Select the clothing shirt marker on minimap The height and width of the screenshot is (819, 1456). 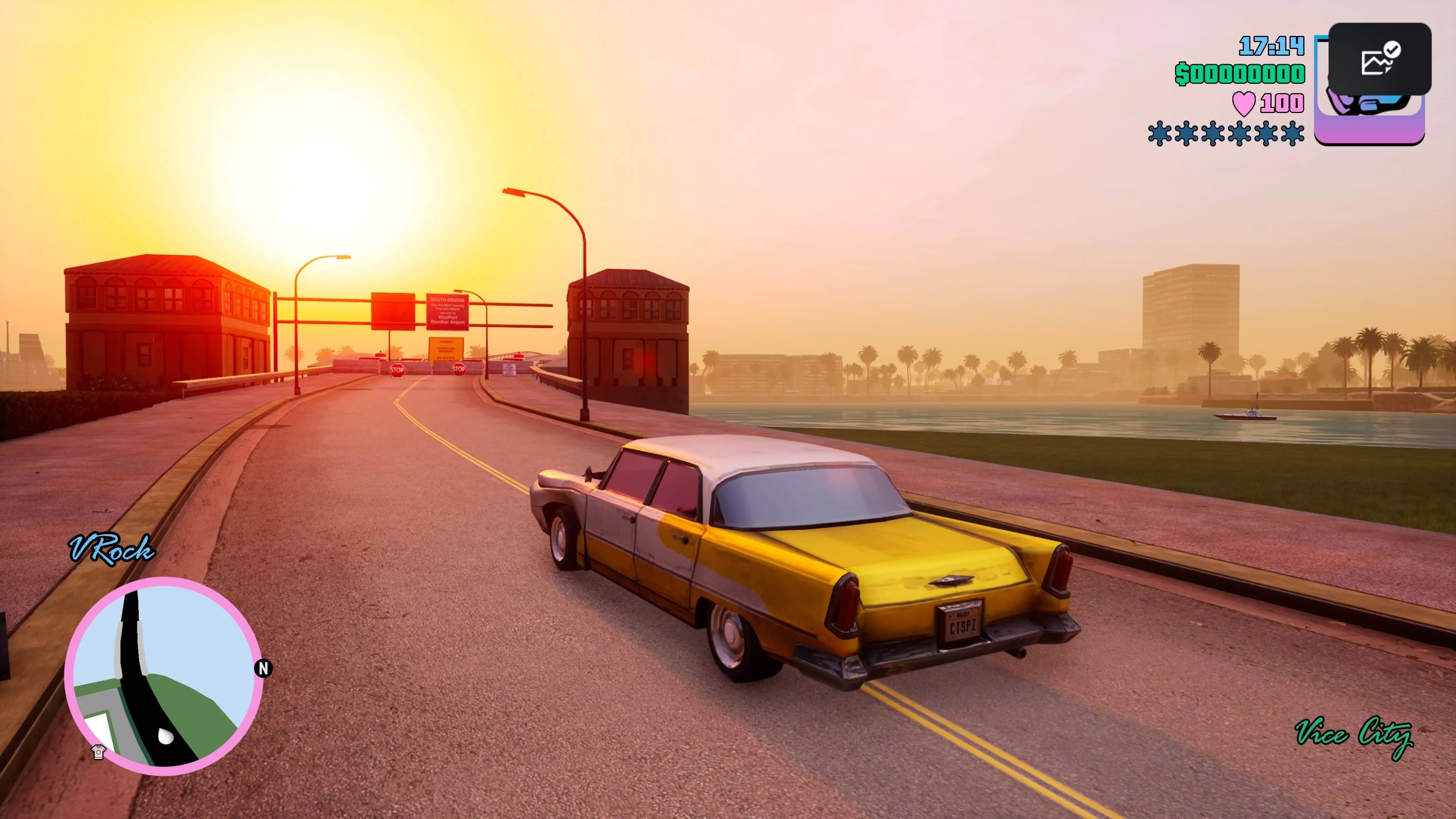[98, 752]
